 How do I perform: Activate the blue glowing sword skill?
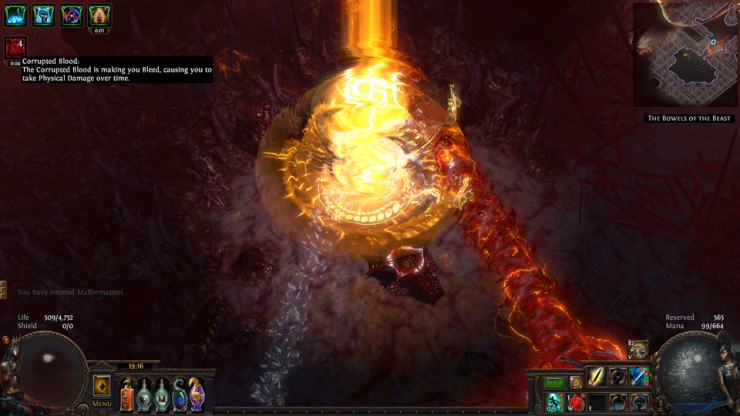pyautogui.click(x=638, y=378)
